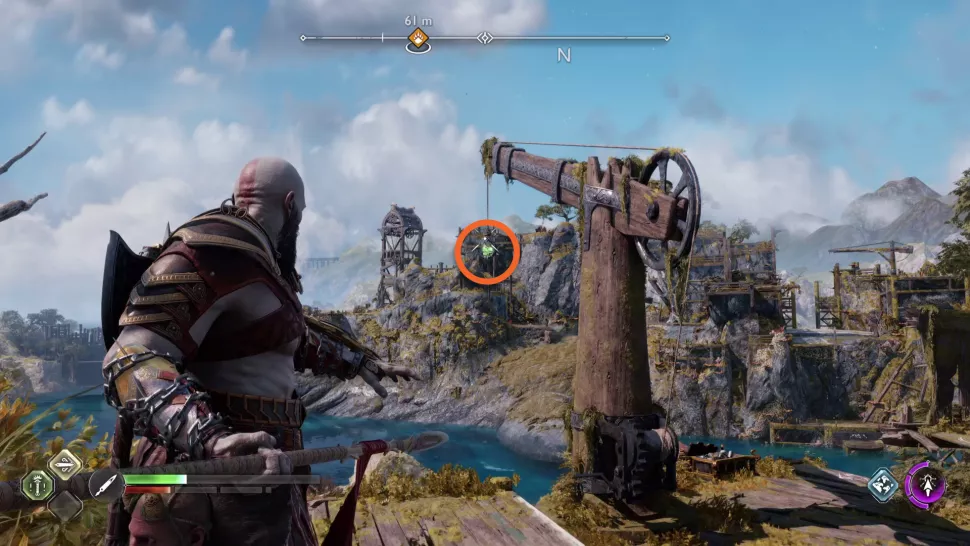The width and height of the screenshot is (970, 546).
Task: Activate the purple arrow ability icon
Action: (x=924, y=485)
